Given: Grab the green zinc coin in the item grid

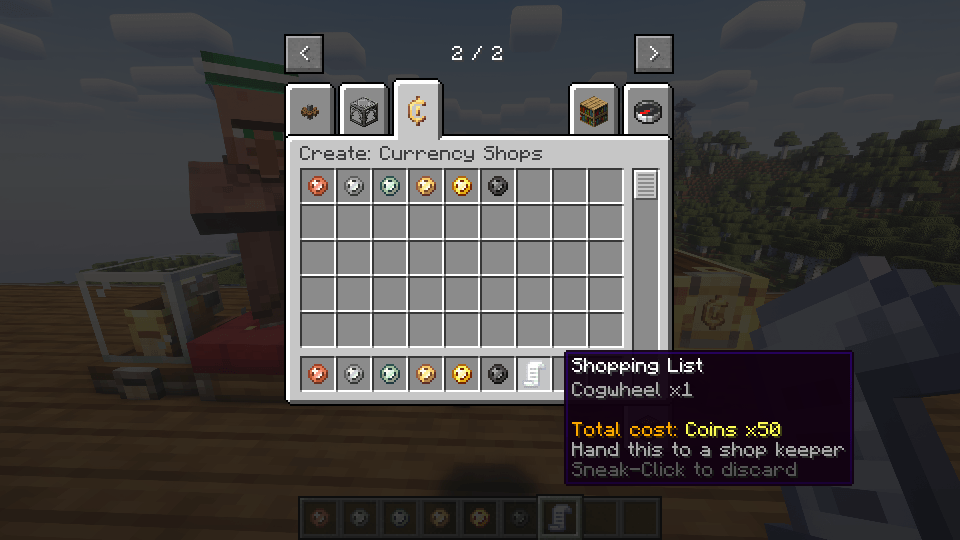Looking at the screenshot, I should pos(390,186).
